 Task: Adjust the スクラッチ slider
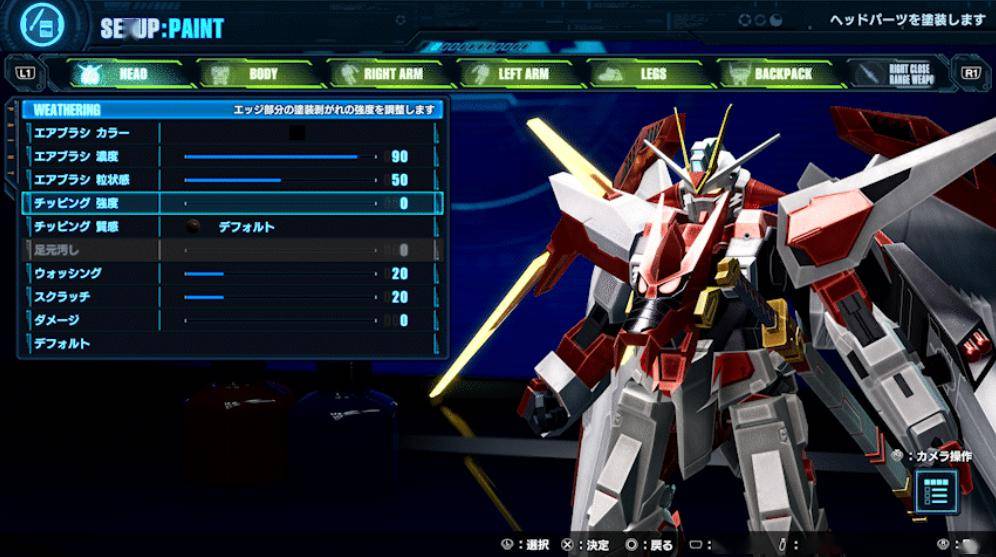click(x=280, y=297)
